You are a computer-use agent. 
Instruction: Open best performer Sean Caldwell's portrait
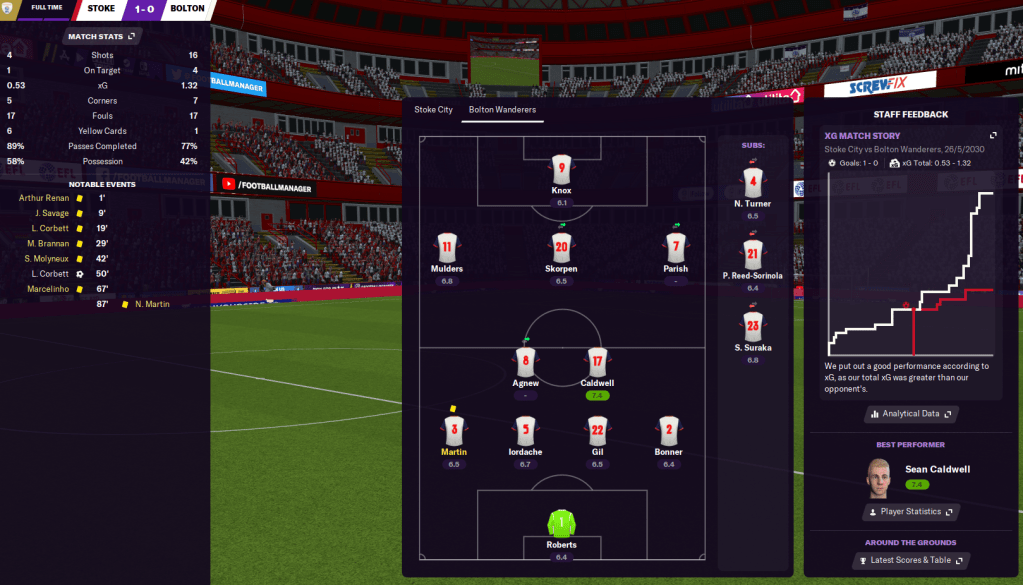click(x=876, y=476)
